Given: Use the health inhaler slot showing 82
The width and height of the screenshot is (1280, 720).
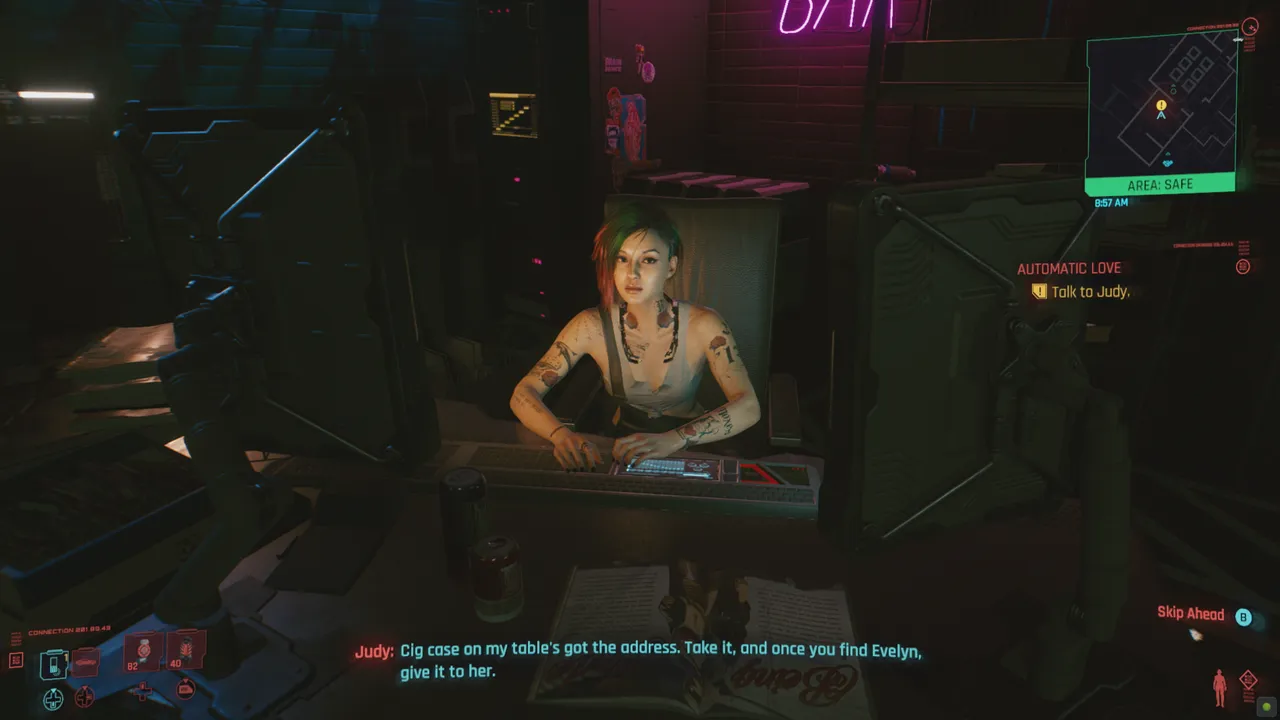Looking at the screenshot, I should 143,651.
